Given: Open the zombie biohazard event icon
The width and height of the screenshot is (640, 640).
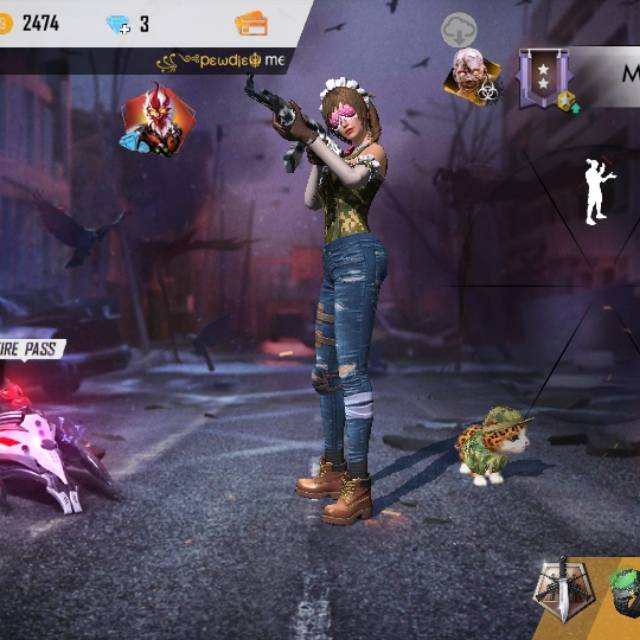Looking at the screenshot, I should pyautogui.click(x=472, y=77).
